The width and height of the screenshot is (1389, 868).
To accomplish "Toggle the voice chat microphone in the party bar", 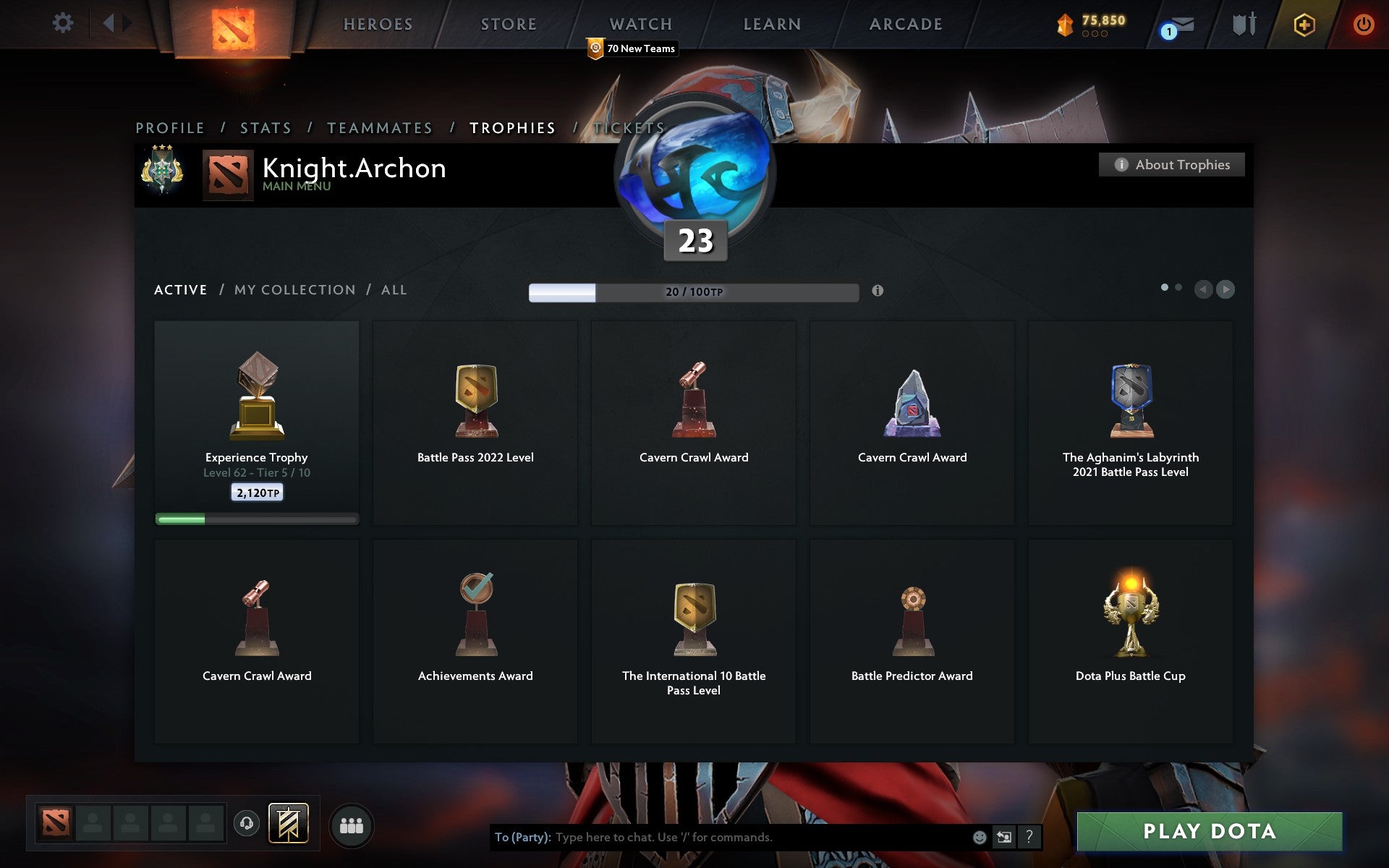I will [247, 822].
